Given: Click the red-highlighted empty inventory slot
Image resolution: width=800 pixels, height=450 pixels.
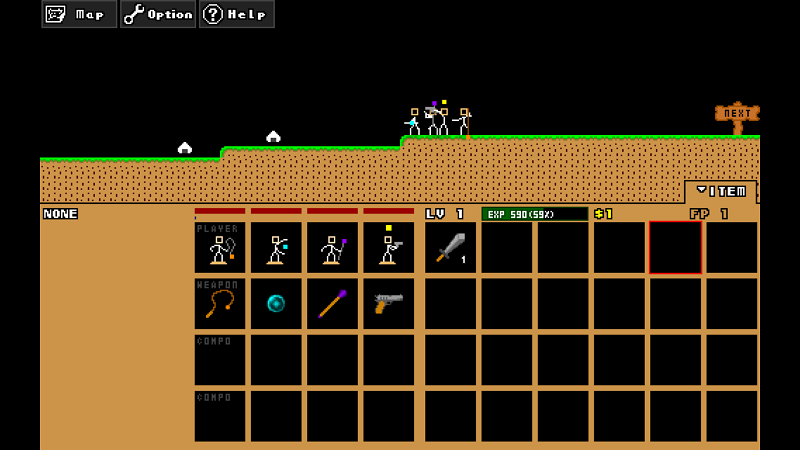Looking at the screenshot, I should [x=675, y=248].
